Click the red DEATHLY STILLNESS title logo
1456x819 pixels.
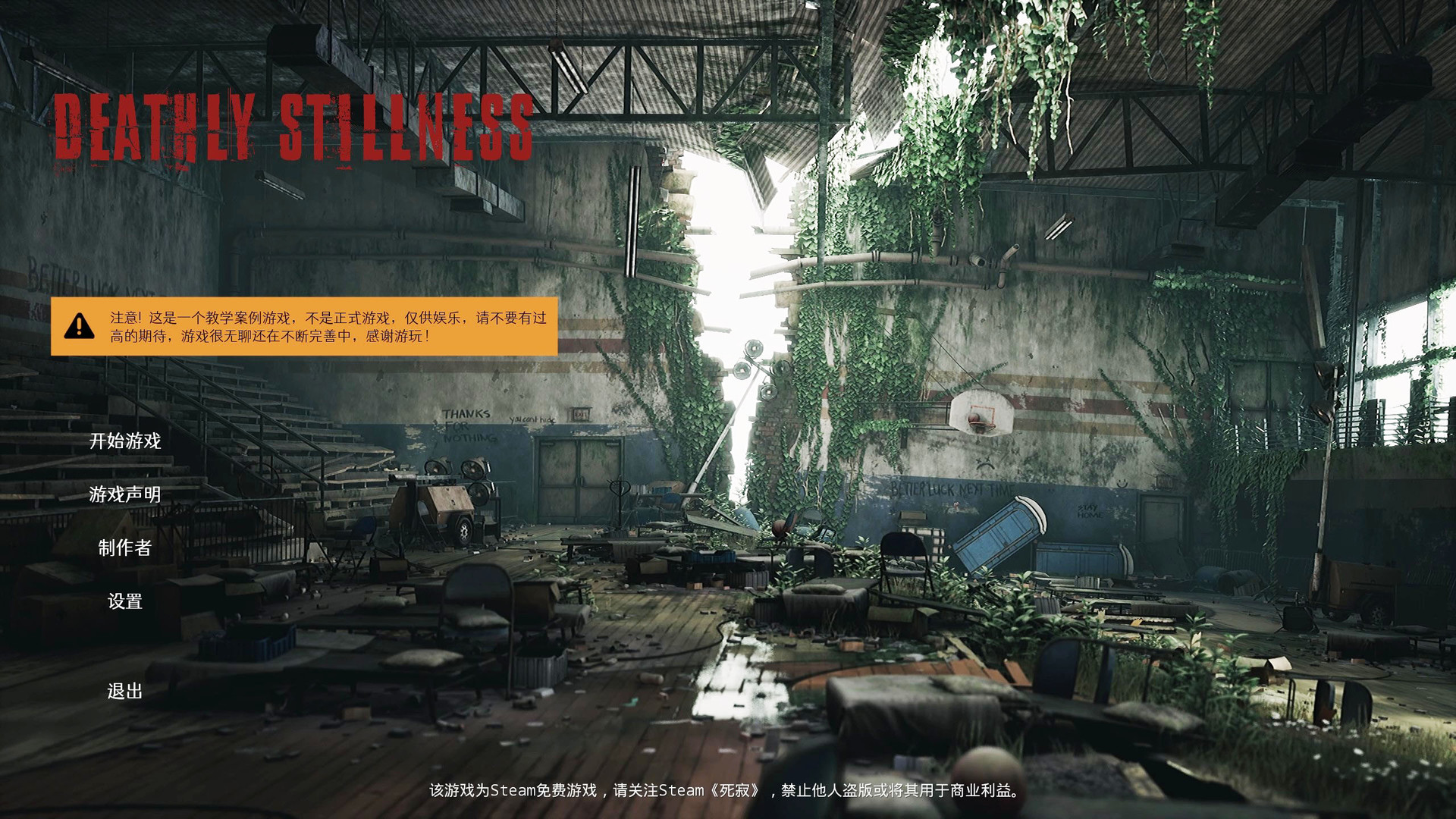point(296,129)
